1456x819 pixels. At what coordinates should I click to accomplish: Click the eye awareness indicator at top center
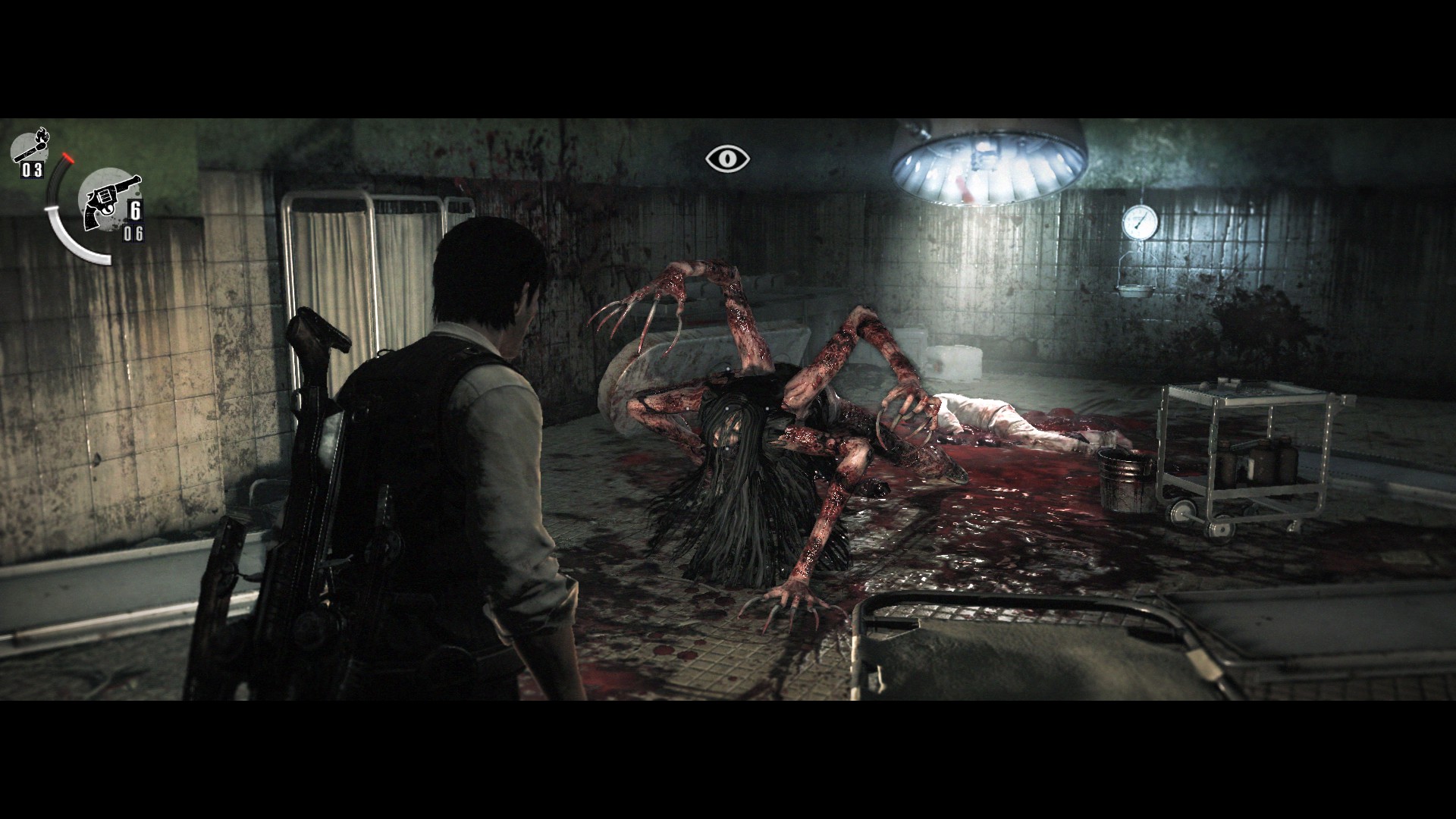click(727, 157)
